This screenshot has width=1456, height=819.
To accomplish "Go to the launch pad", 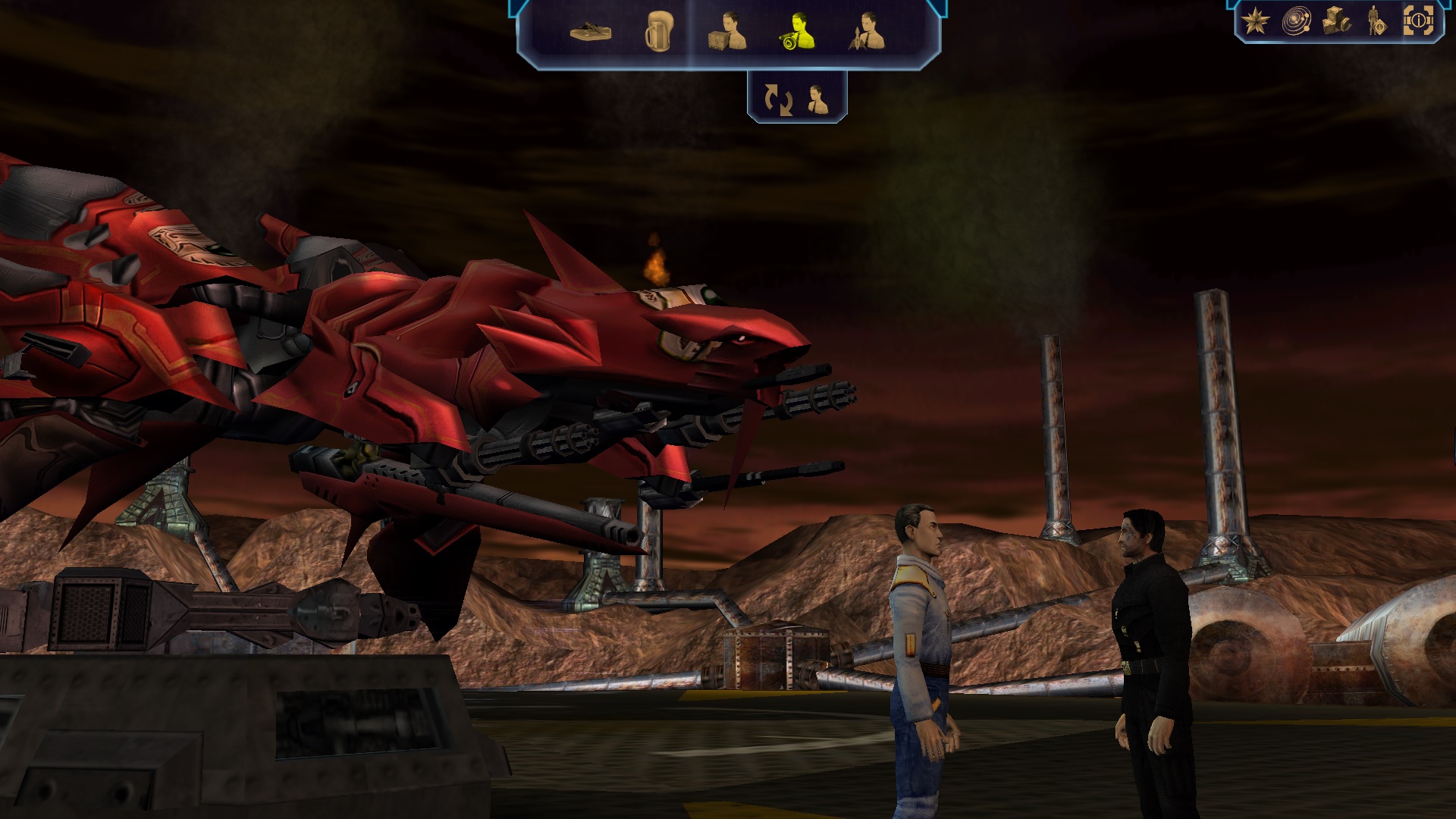I will [591, 33].
